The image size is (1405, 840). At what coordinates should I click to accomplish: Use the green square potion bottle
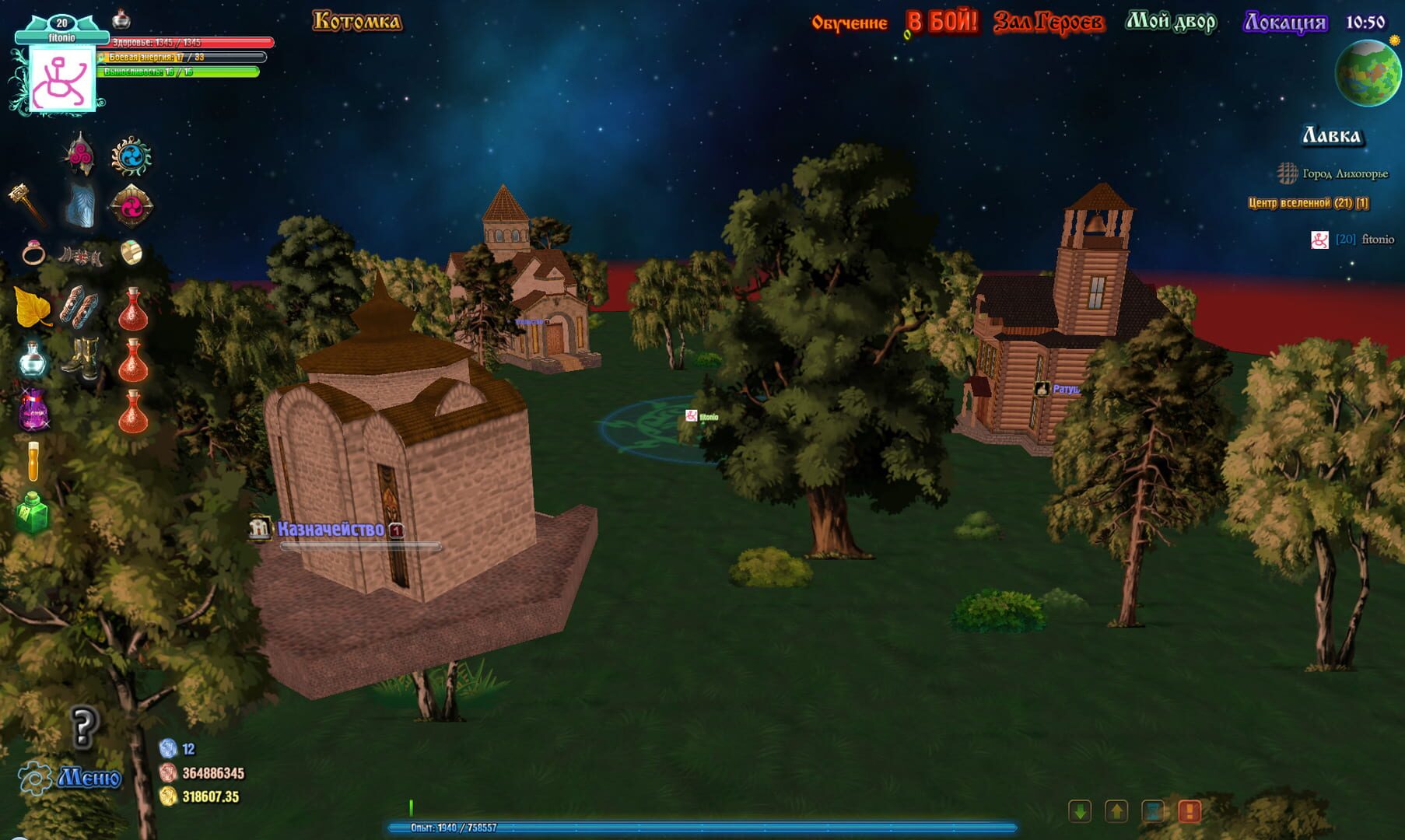[33, 513]
